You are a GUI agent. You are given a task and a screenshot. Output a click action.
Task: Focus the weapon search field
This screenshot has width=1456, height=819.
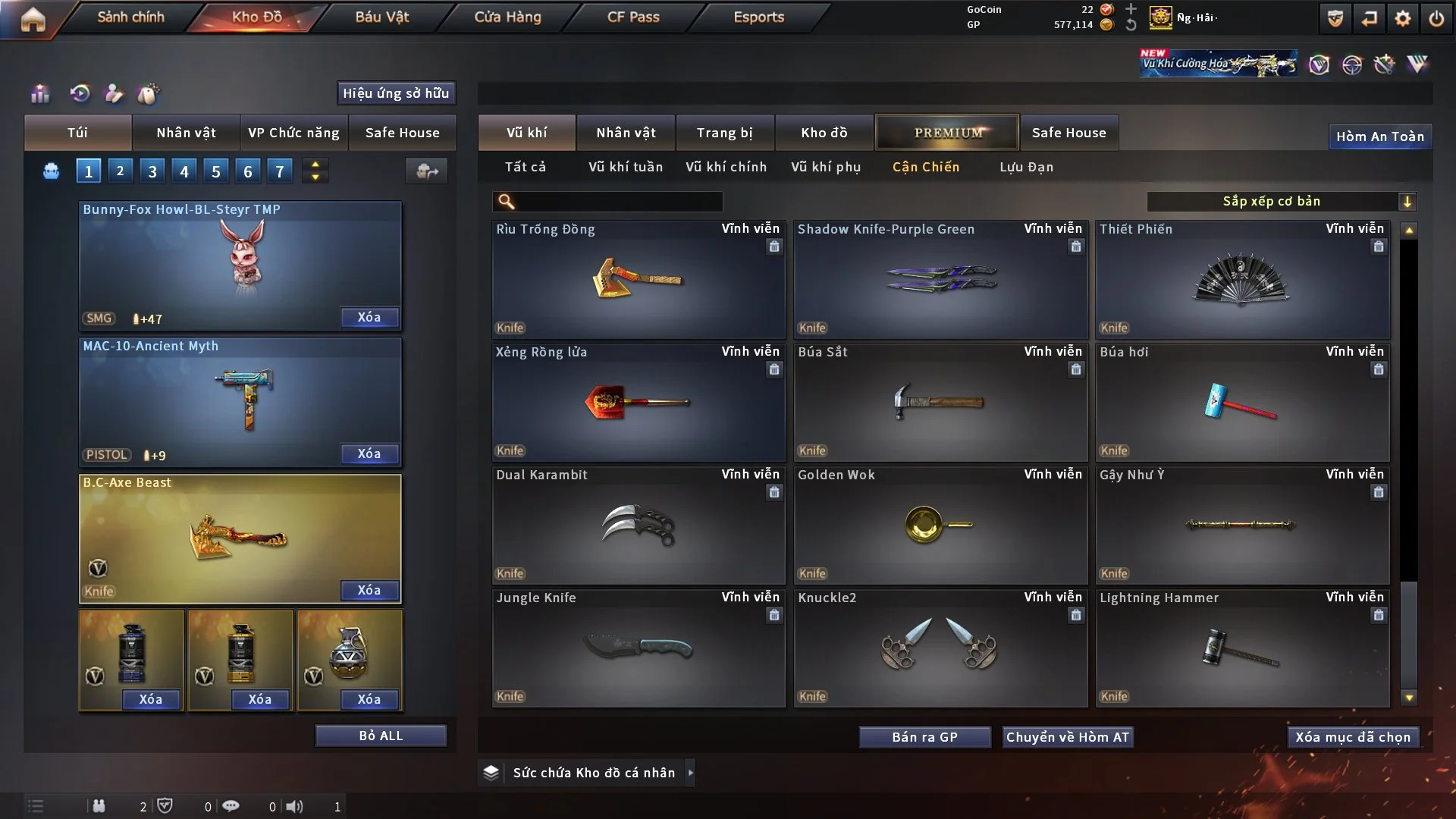[x=618, y=202]
